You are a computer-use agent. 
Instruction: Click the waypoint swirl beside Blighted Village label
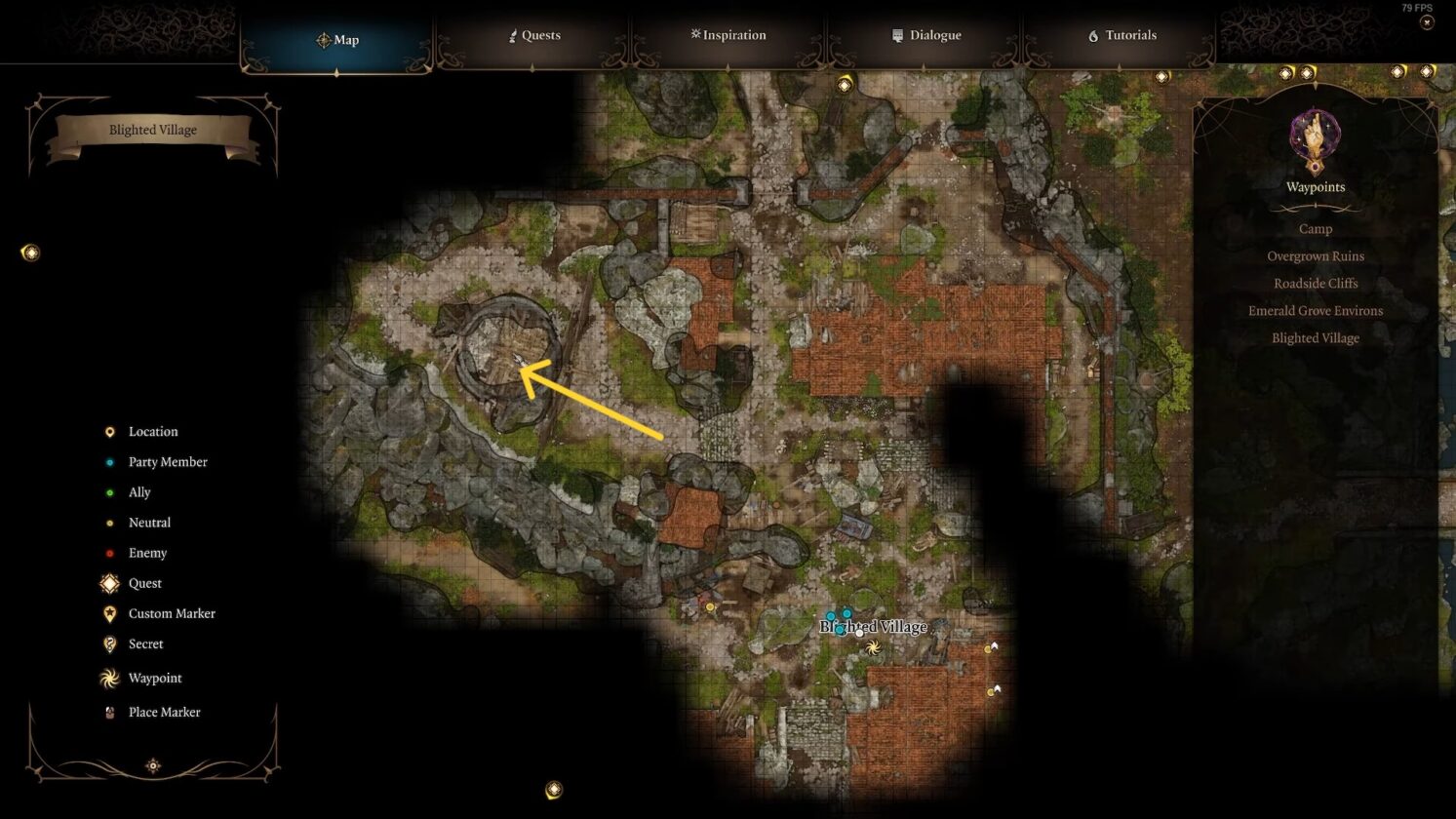[x=871, y=646]
